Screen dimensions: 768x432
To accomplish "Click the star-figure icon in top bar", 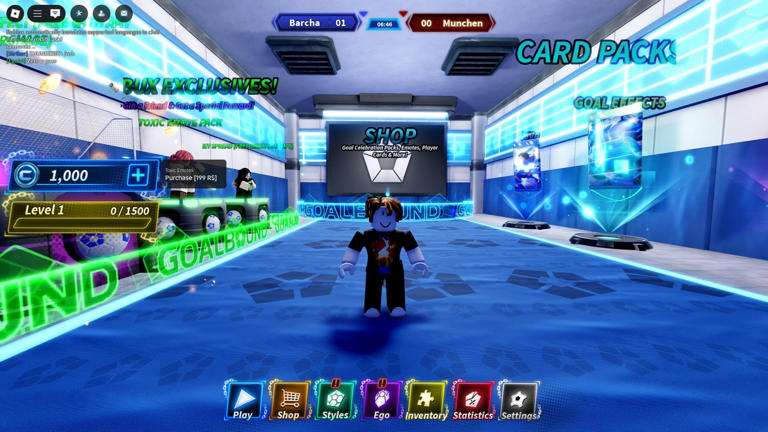I will pyautogui.click(x=79, y=14).
